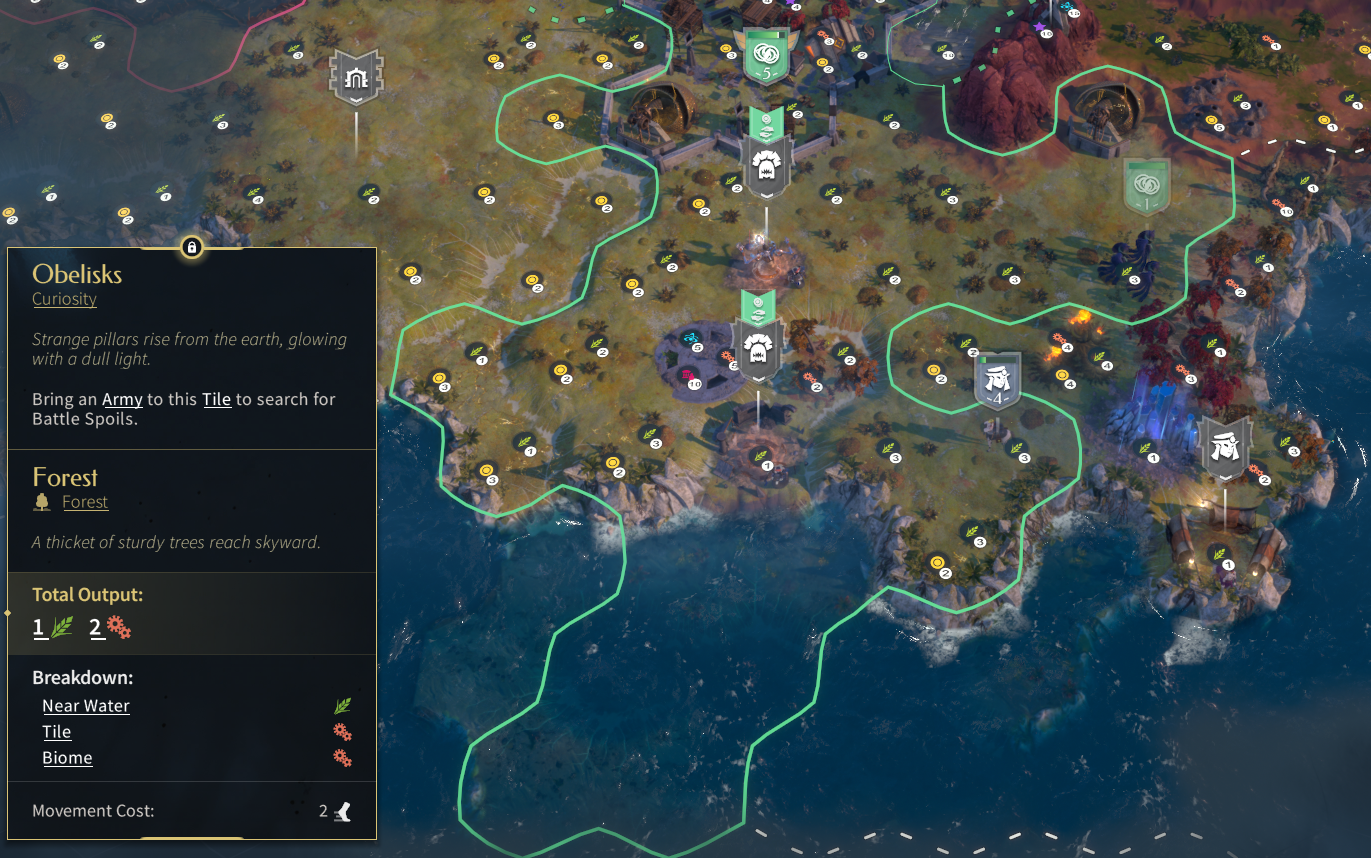This screenshot has width=1371, height=858.
Task: Click the Army link in the tooltip text
Action: click(x=121, y=398)
